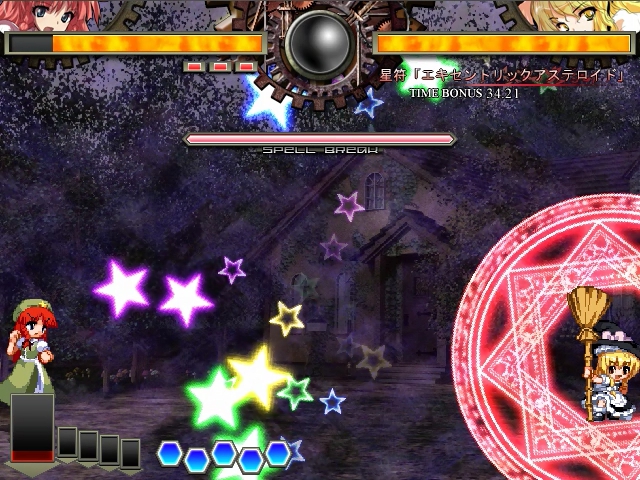Image resolution: width=640 pixels, height=480 pixels.
Task: Click the weather orb in the top gear
Action: pos(319,45)
